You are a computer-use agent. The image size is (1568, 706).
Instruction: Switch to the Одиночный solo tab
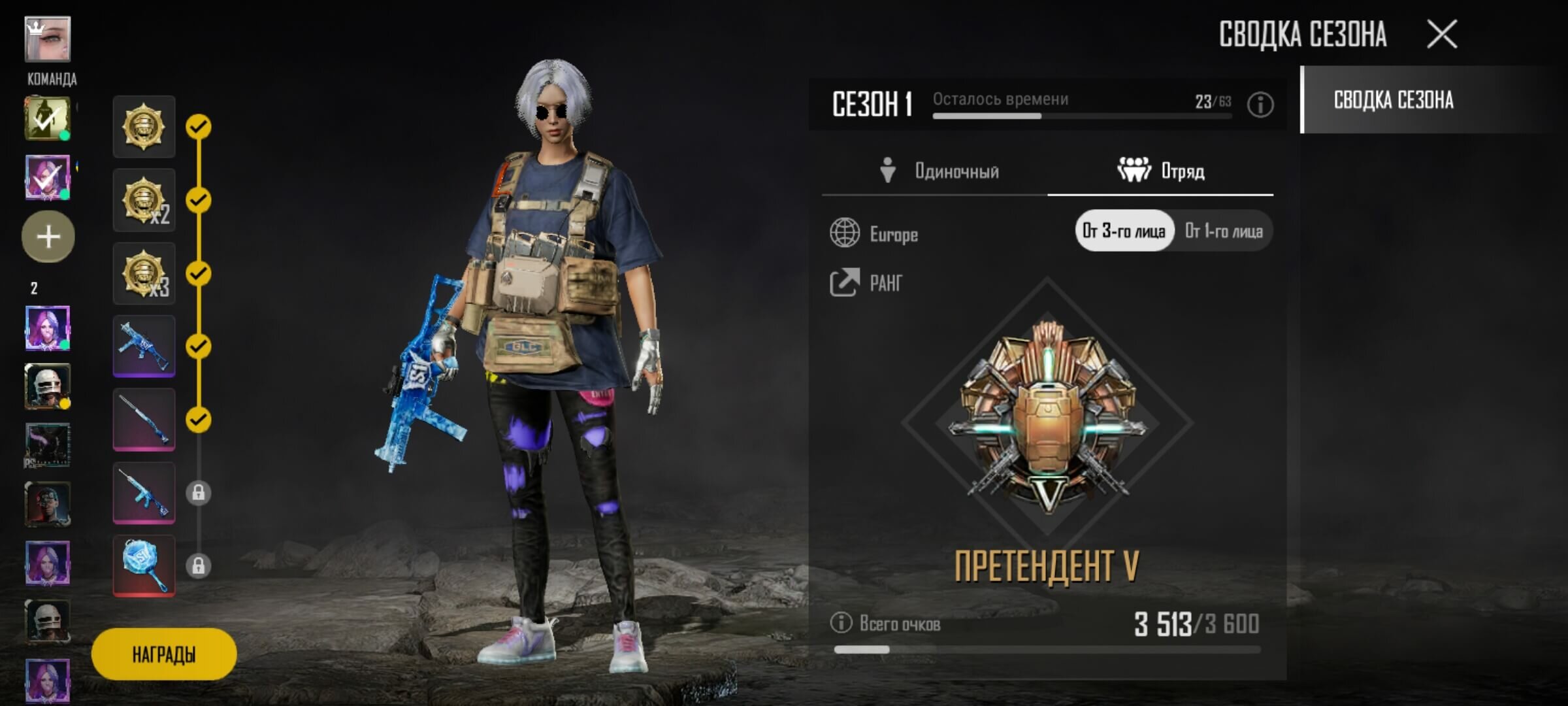click(938, 171)
